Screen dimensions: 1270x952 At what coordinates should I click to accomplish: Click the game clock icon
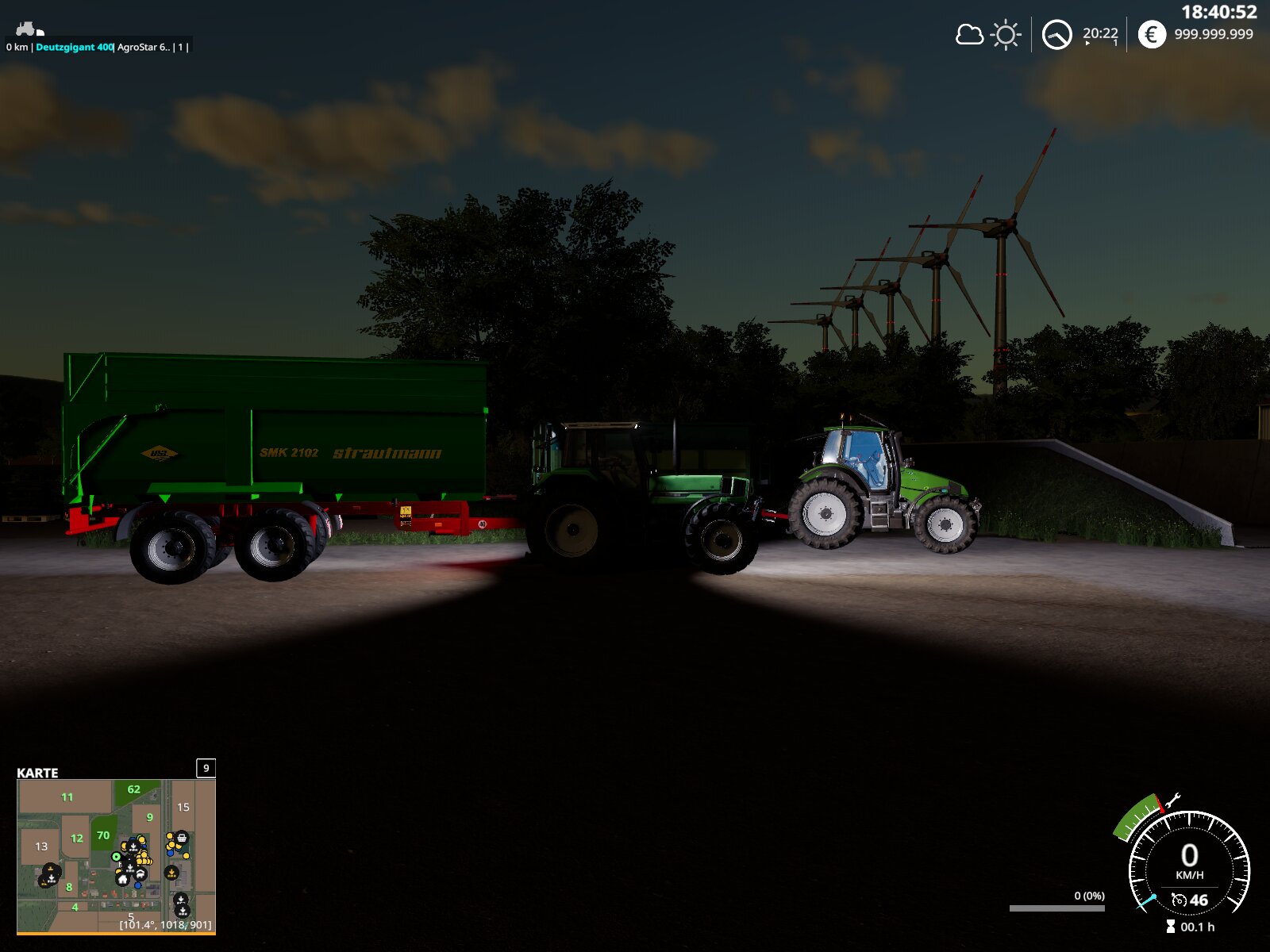(x=1056, y=35)
